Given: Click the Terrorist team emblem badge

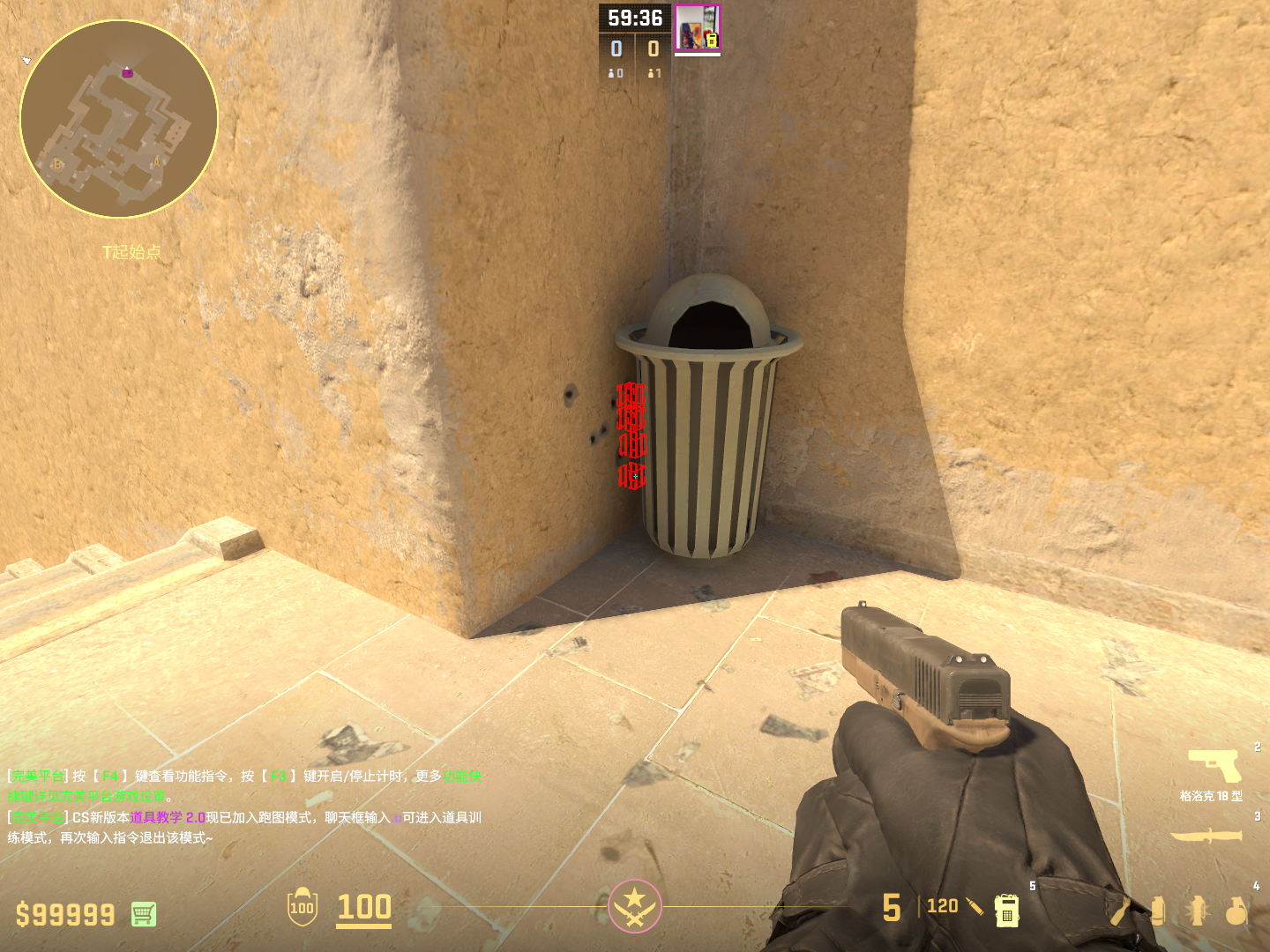Looking at the screenshot, I should click(x=634, y=906).
